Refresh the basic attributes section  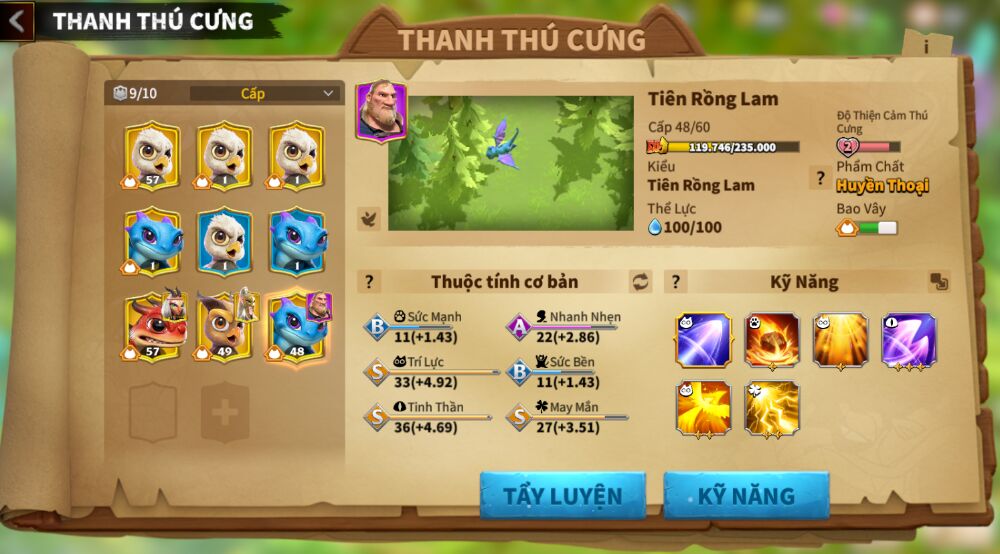[640, 282]
